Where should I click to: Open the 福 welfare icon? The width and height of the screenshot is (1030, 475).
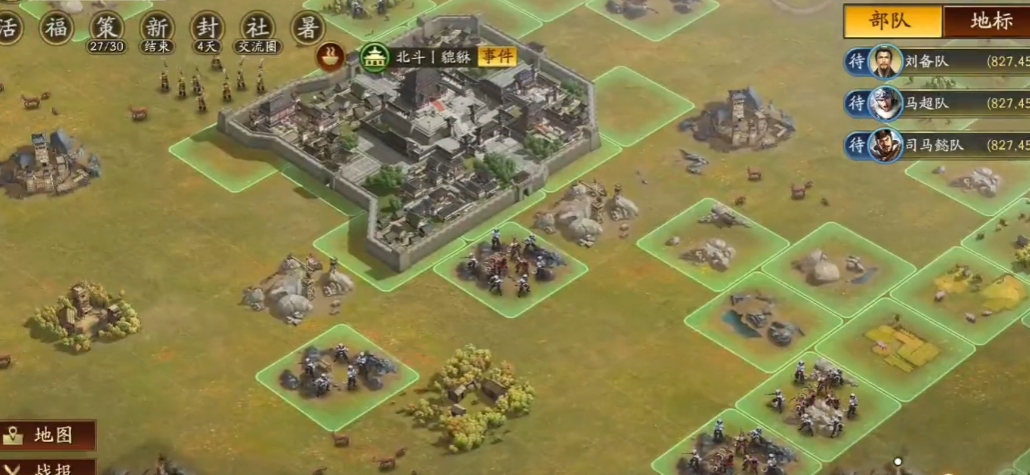56,27
